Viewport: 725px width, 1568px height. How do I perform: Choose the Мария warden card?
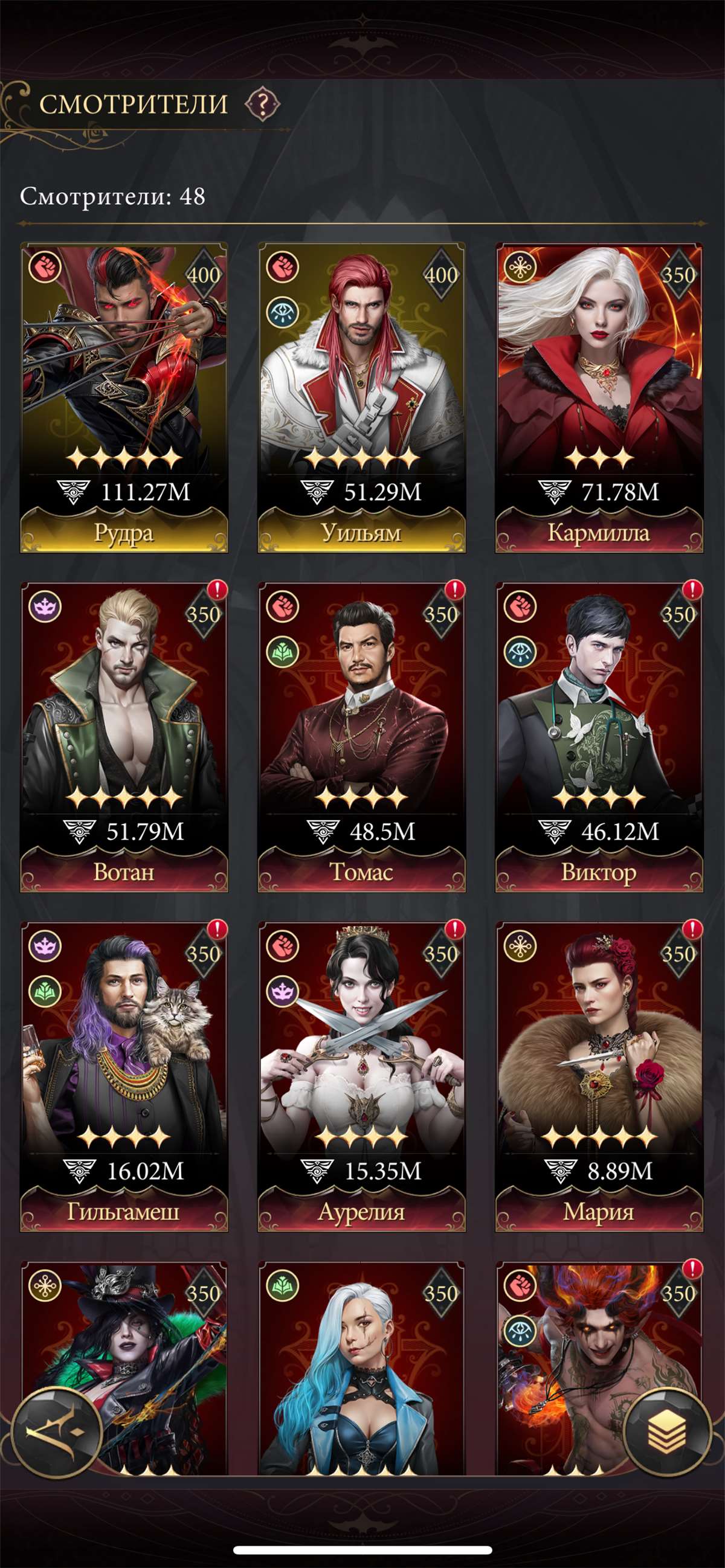click(599, 1076)
